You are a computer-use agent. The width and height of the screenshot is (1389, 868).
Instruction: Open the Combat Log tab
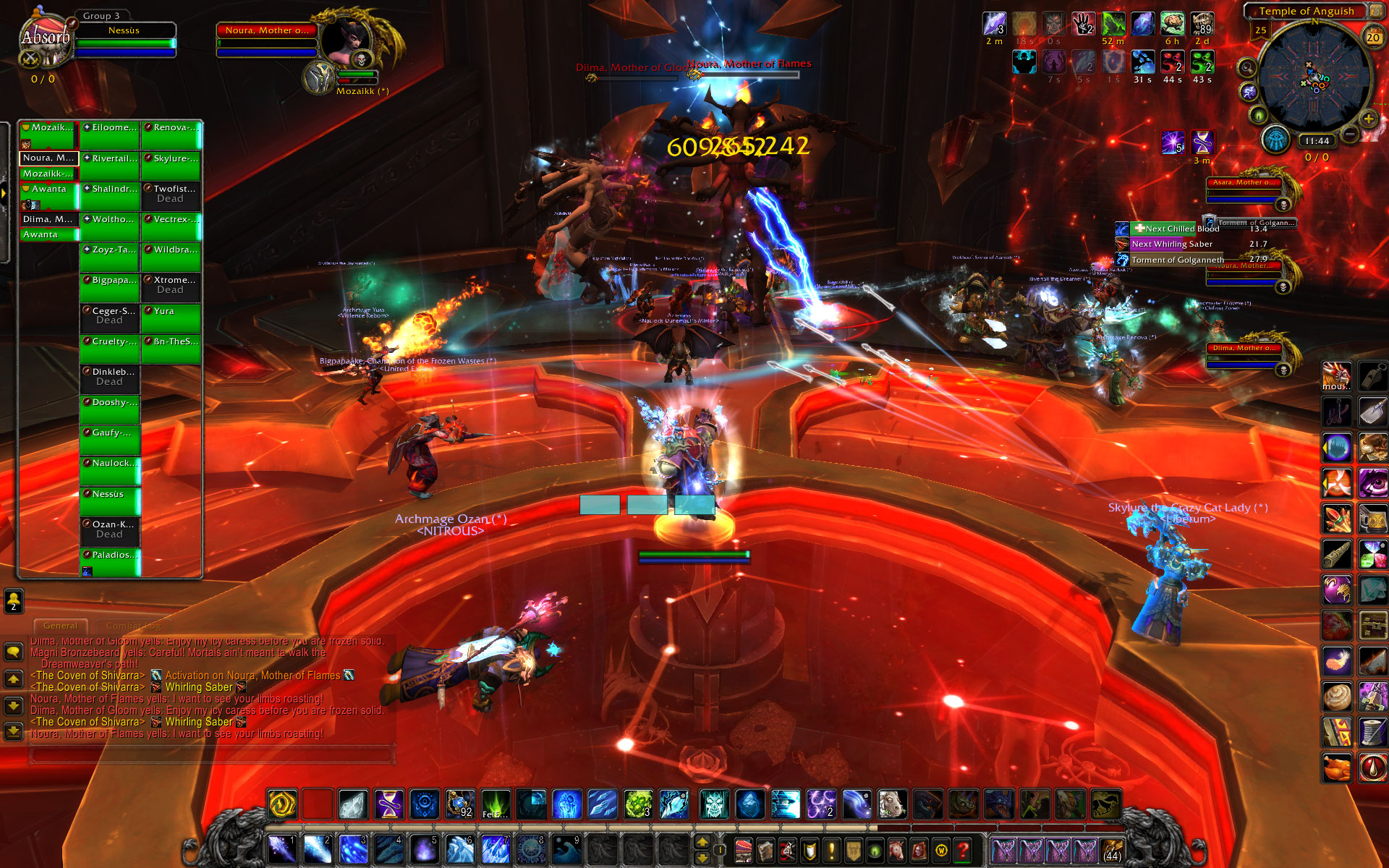coord(132,626)
